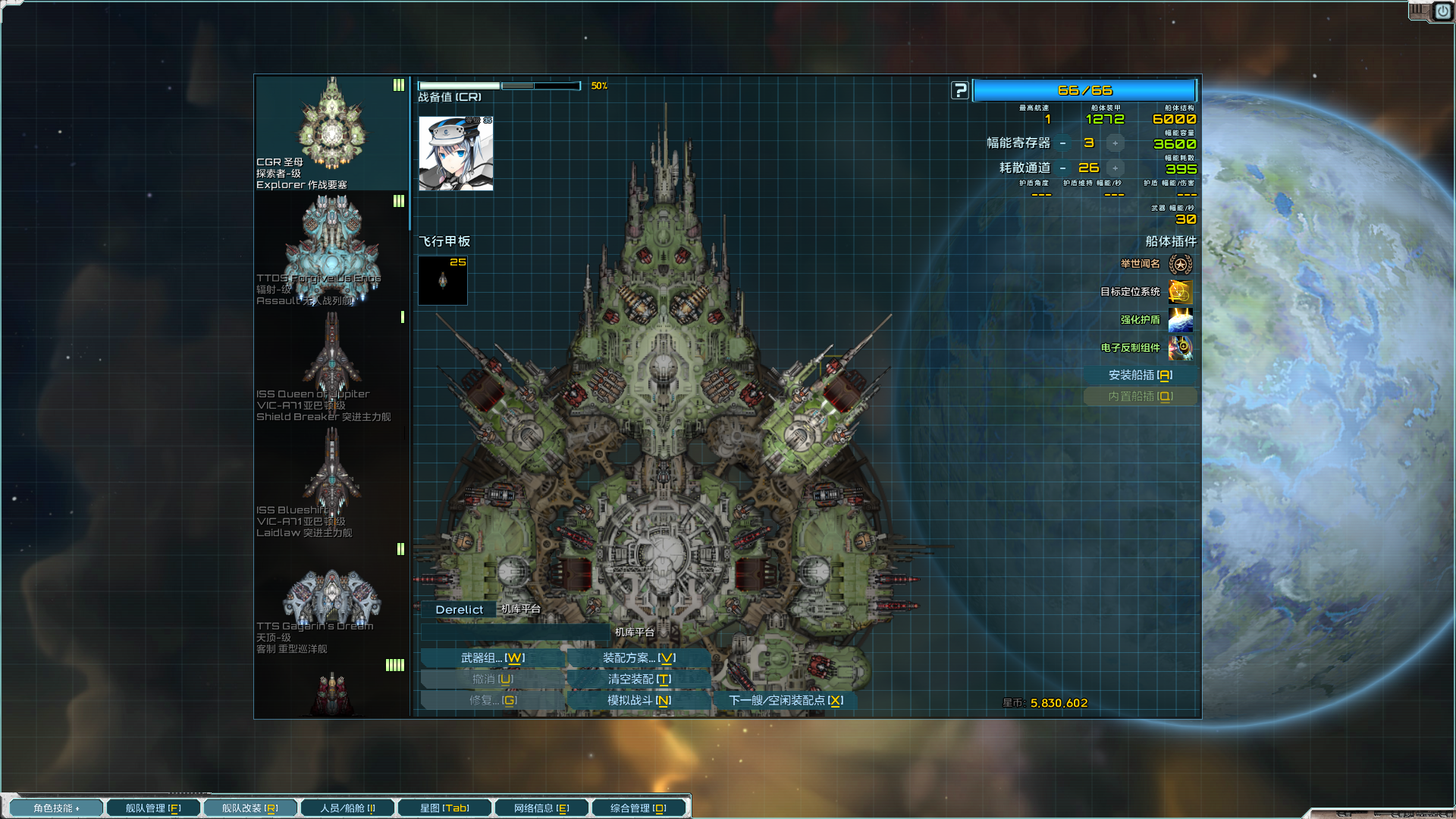Remove the 电子反制组件 hullmod icon
This screenshot has width=1456, height=819.
tap(1180, 348)
